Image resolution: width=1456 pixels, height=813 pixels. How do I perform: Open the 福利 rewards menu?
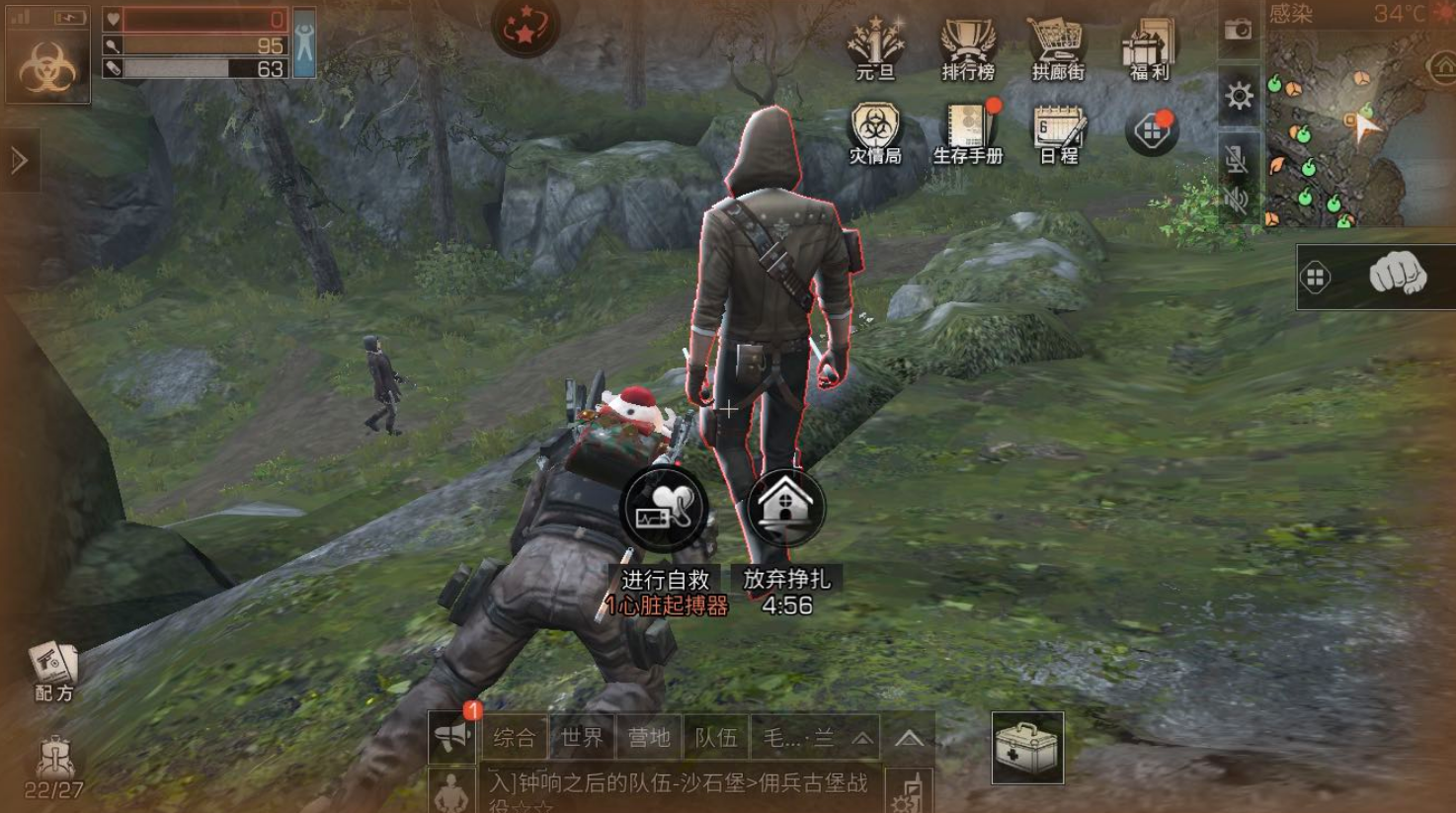1149,47
